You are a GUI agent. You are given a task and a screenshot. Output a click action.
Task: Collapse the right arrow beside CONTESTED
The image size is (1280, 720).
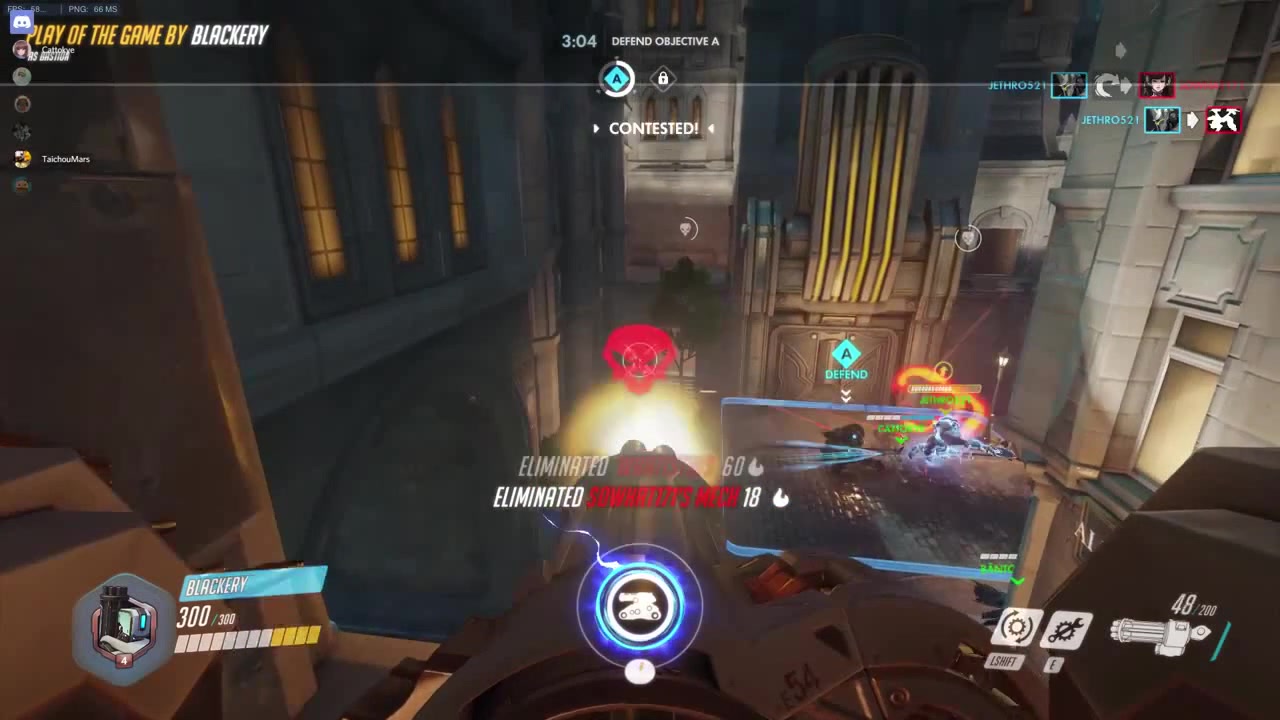click(710, 128)
